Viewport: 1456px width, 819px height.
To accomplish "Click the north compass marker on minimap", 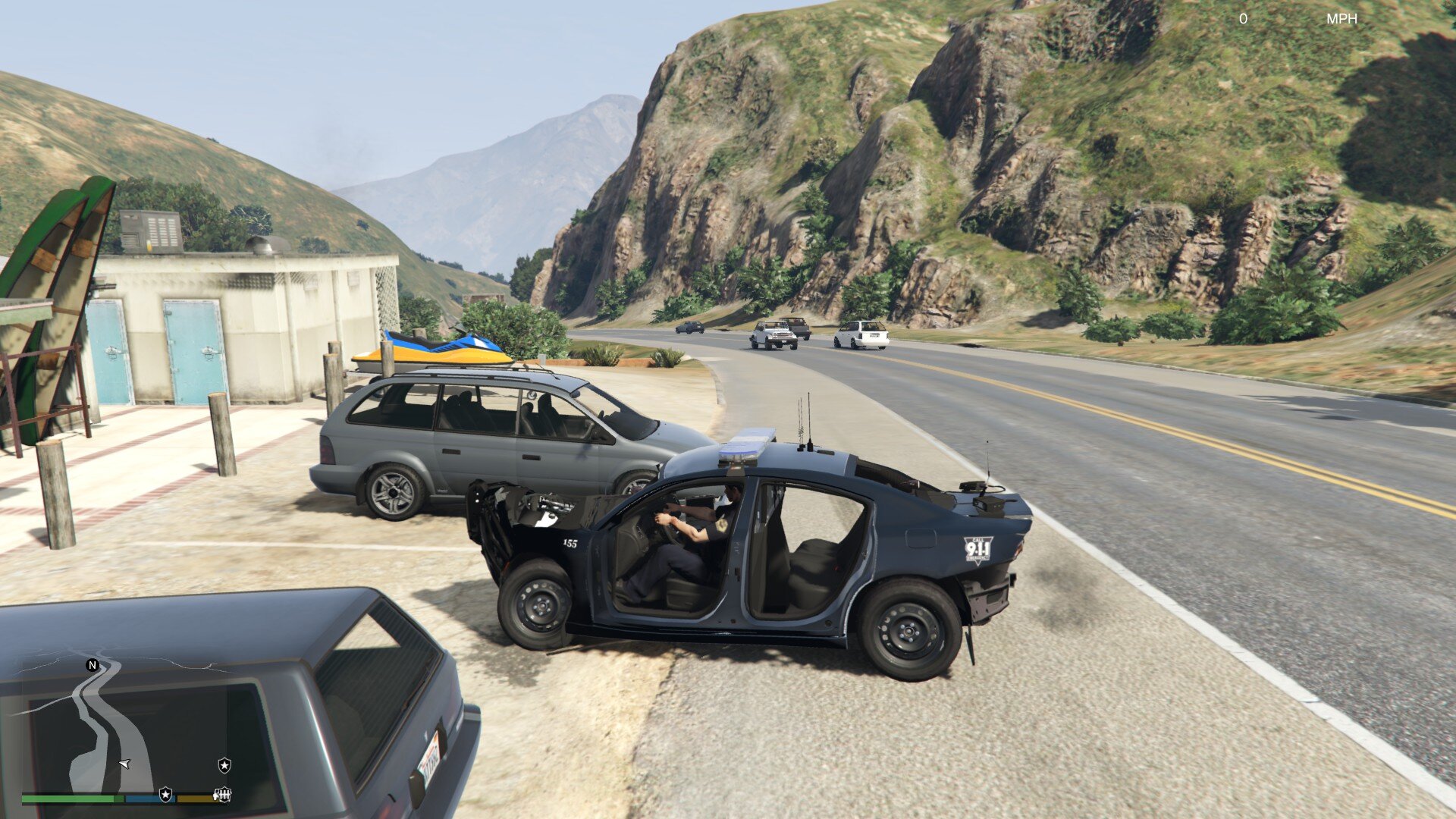I will (93, 665).
